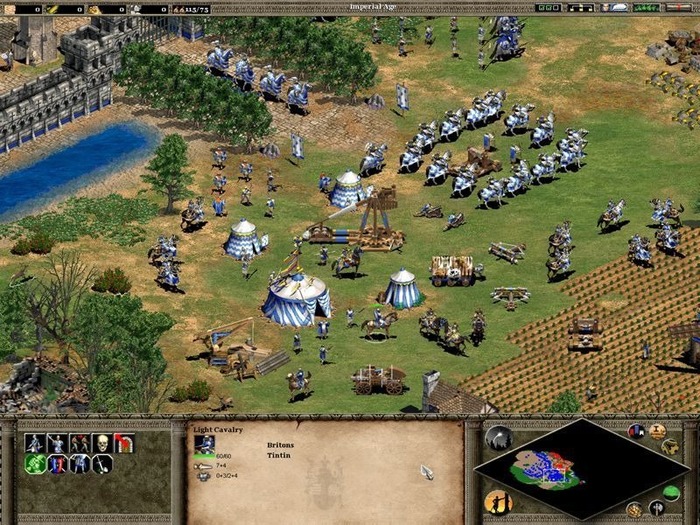This screenshot has width=700, height=525.
Task: Click the axe icon minimap mode button
Action: (x=657, y=507)
